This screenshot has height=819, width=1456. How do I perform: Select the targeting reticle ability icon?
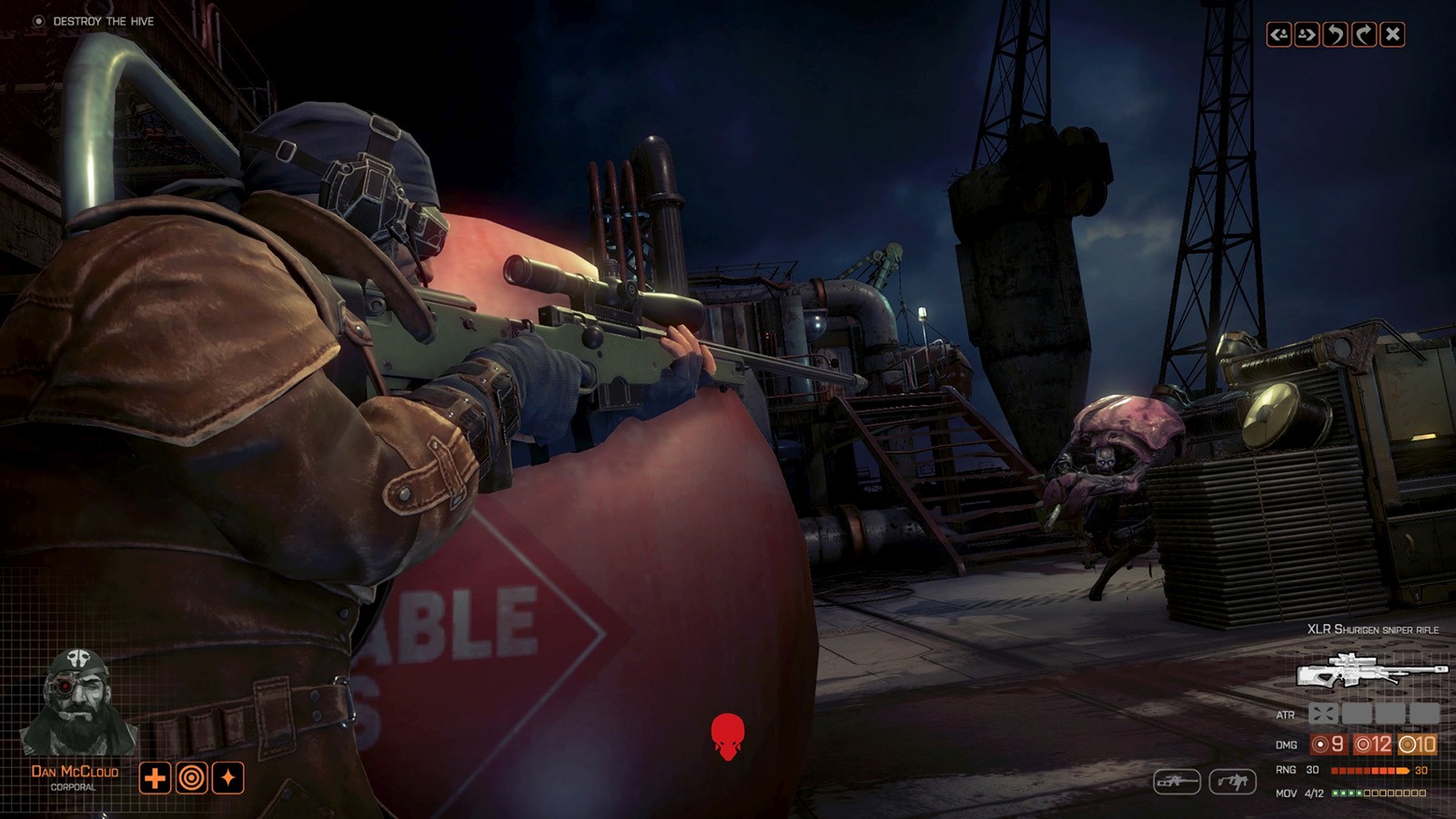(x=194, y=778)
